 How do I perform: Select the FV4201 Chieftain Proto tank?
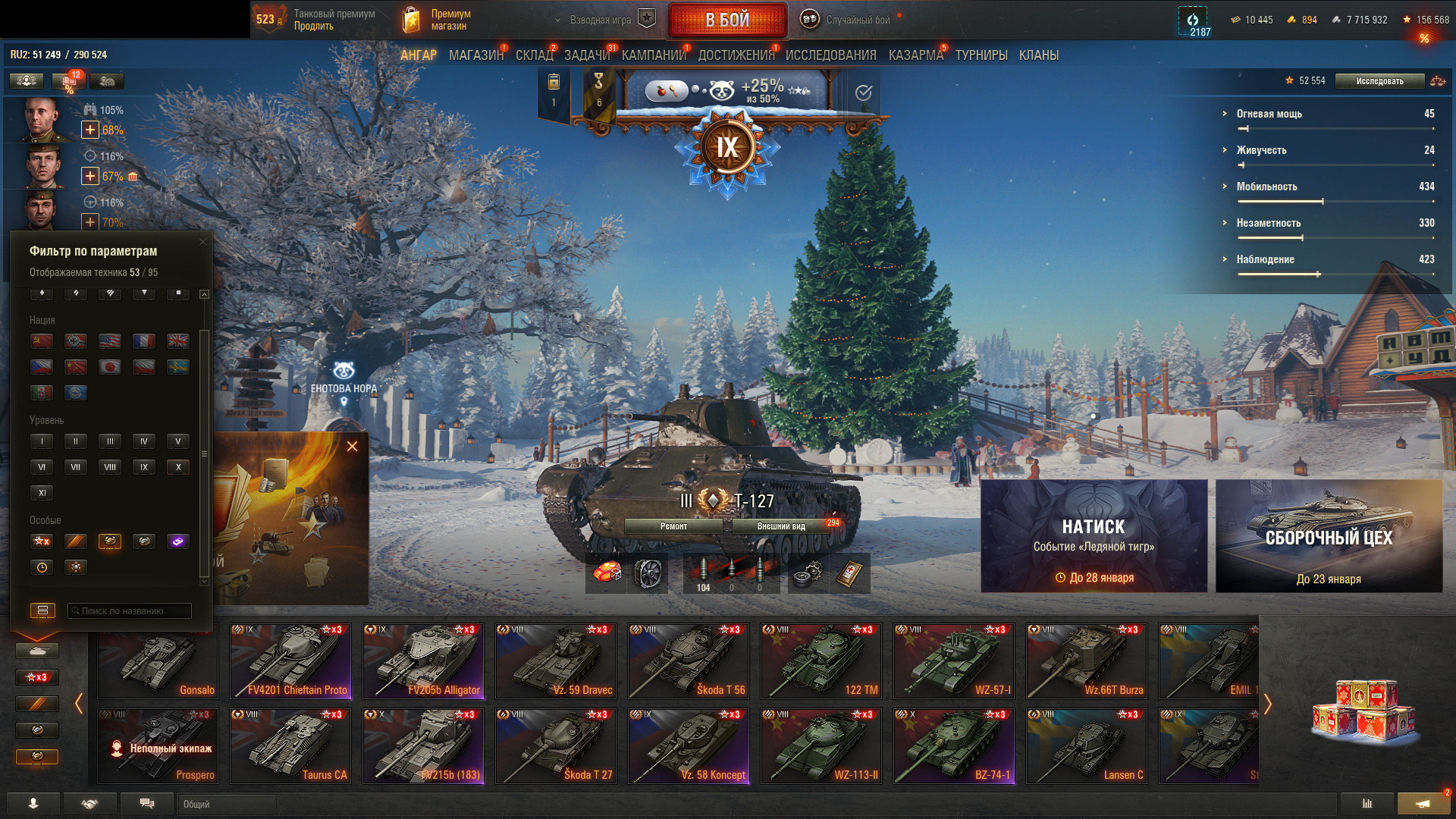[x=290, y=661]
